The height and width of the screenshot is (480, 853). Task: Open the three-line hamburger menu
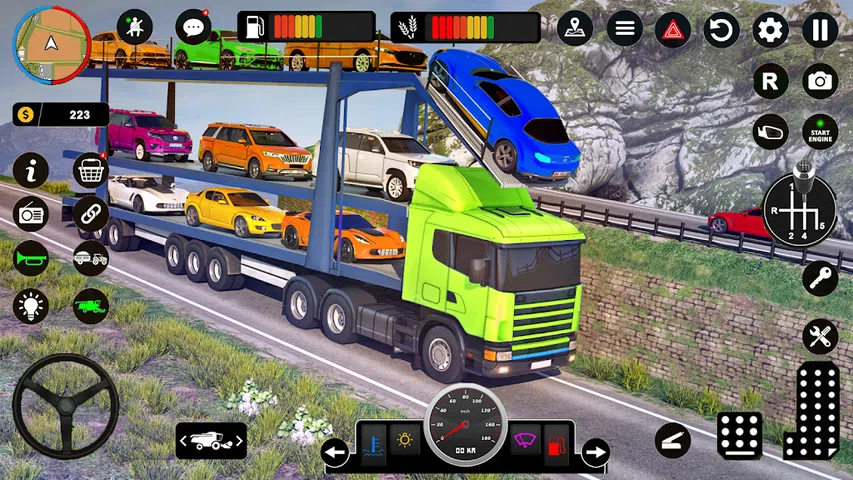[x=624, y=28]
